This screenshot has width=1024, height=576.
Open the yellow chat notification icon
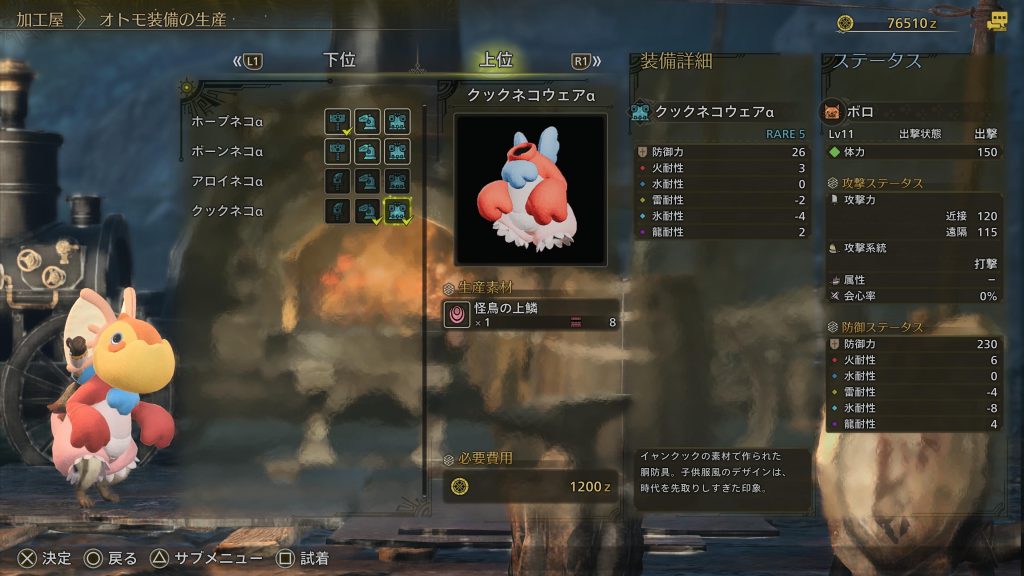click(x=996, y=22)
